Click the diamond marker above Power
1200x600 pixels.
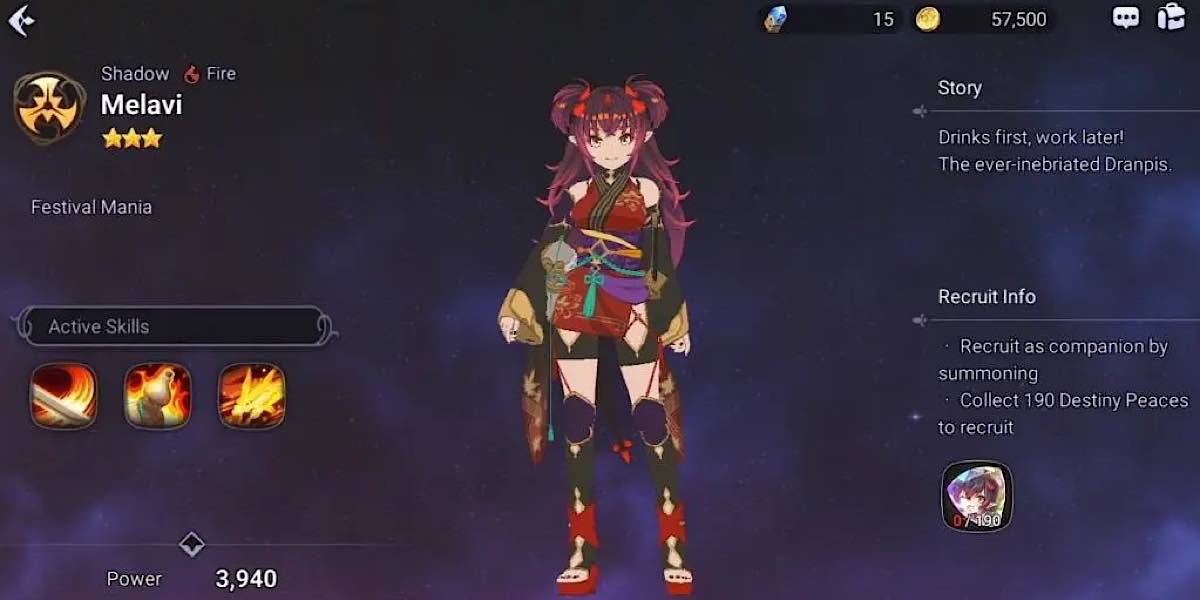pos(191,545)
